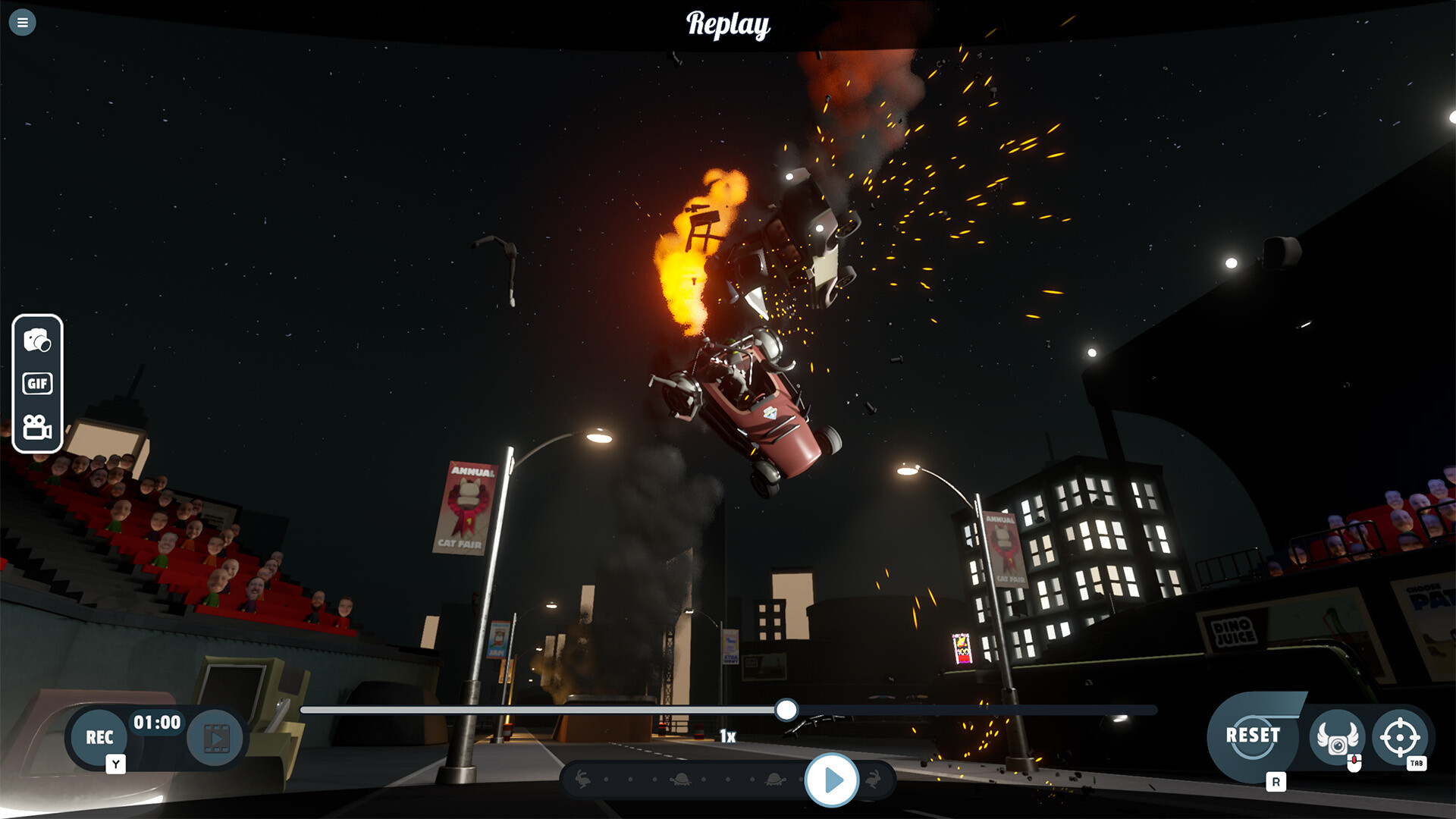Reset the replay with the RESET button
The image size is (1456, 819).
pyautogui.click(x=1253, y=736)
